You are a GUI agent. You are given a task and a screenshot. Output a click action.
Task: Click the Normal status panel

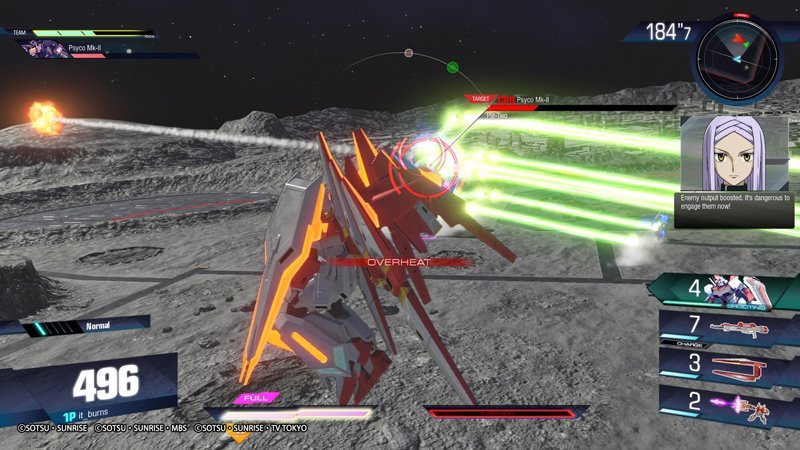pyautogui.click(x=88, y=327)
